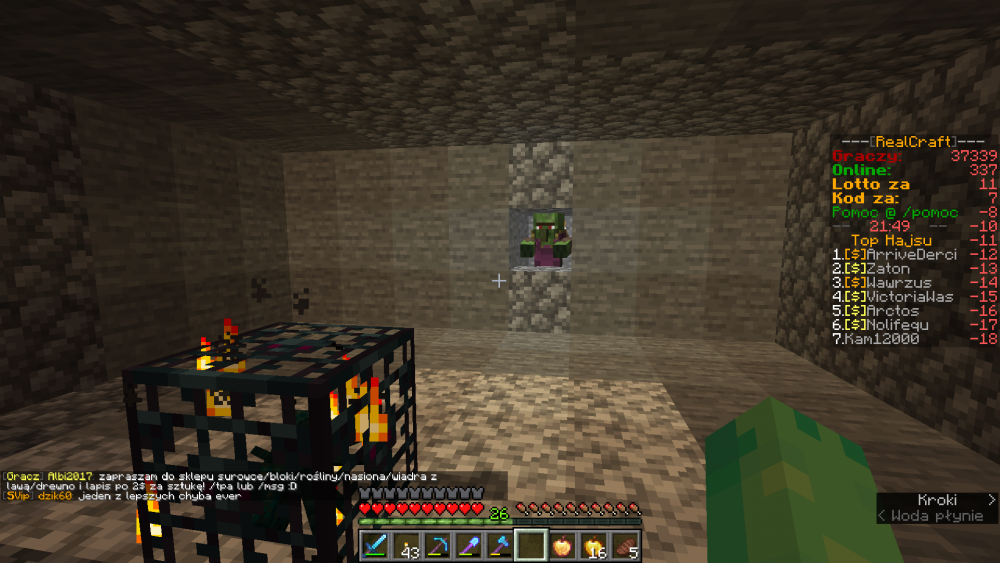This screenshot has height=563, width=1000.
Task: Select the diamond sword hotbar slot
Action: coord(375,545)
